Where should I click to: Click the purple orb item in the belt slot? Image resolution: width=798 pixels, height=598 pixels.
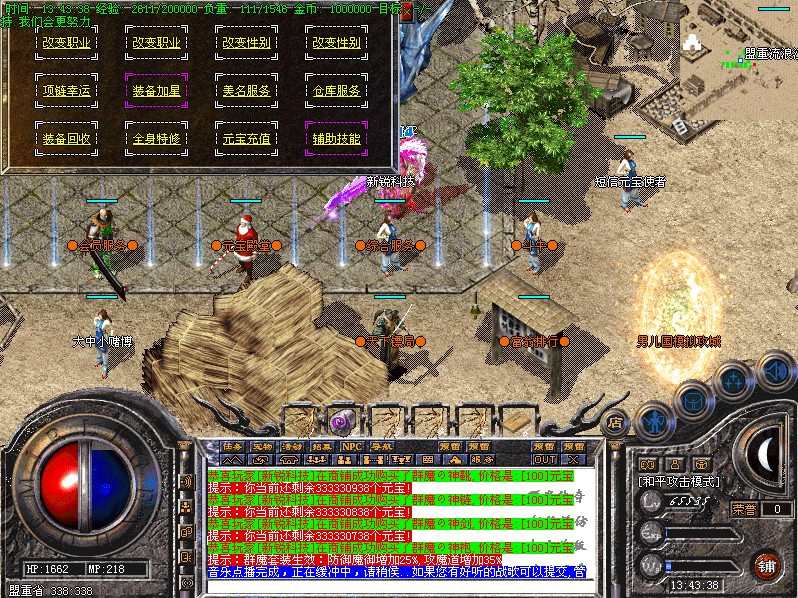[x=343, y=419]
